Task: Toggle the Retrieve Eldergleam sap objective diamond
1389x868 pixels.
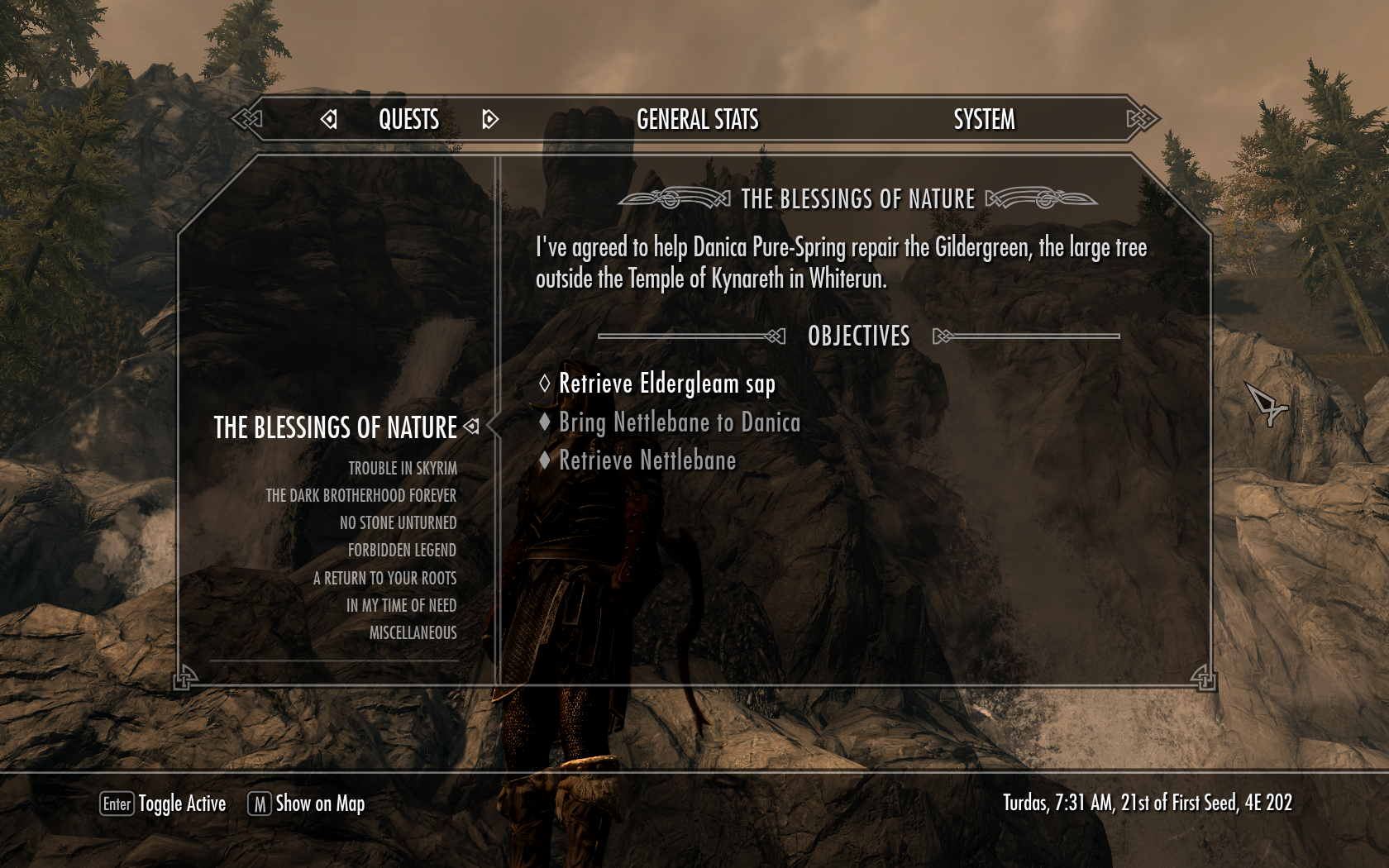Action: point(546,384)
